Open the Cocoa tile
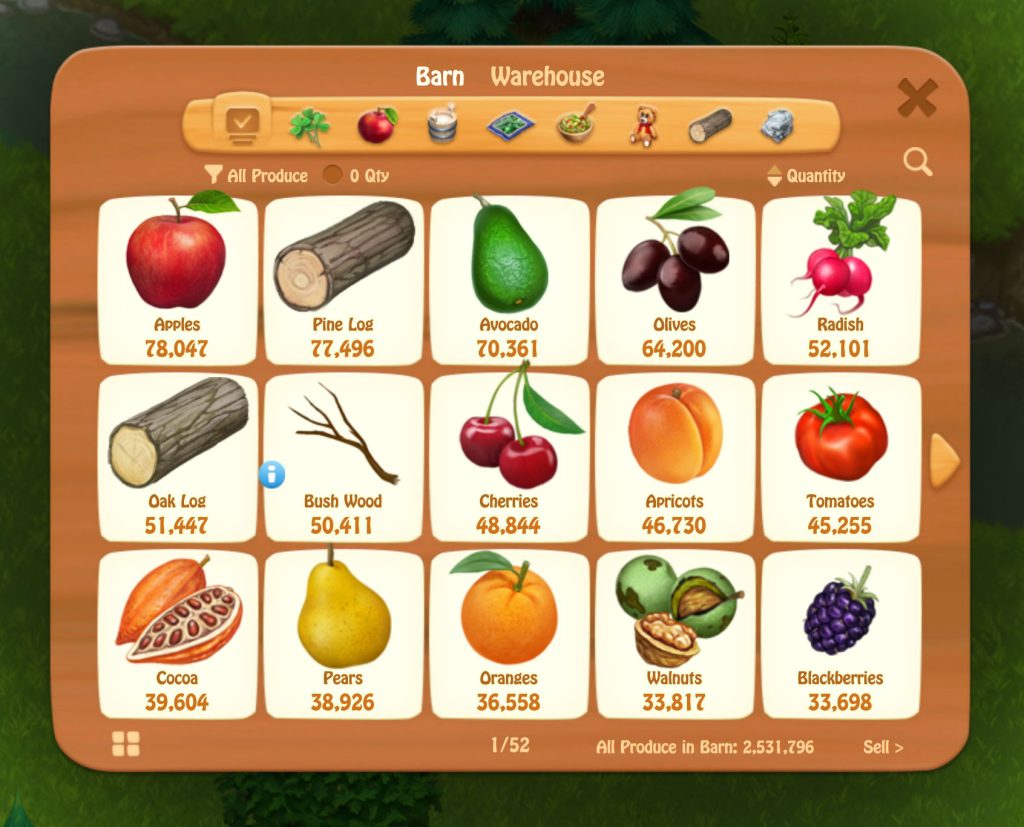Image resolution: width=1024 pixels, height=827 pixels. coord(177,634)
